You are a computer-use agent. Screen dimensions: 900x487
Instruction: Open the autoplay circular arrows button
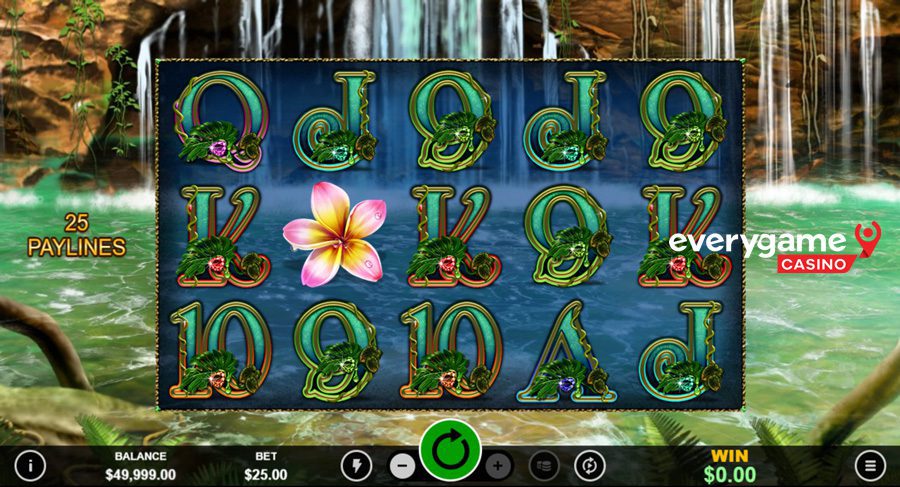589,465
